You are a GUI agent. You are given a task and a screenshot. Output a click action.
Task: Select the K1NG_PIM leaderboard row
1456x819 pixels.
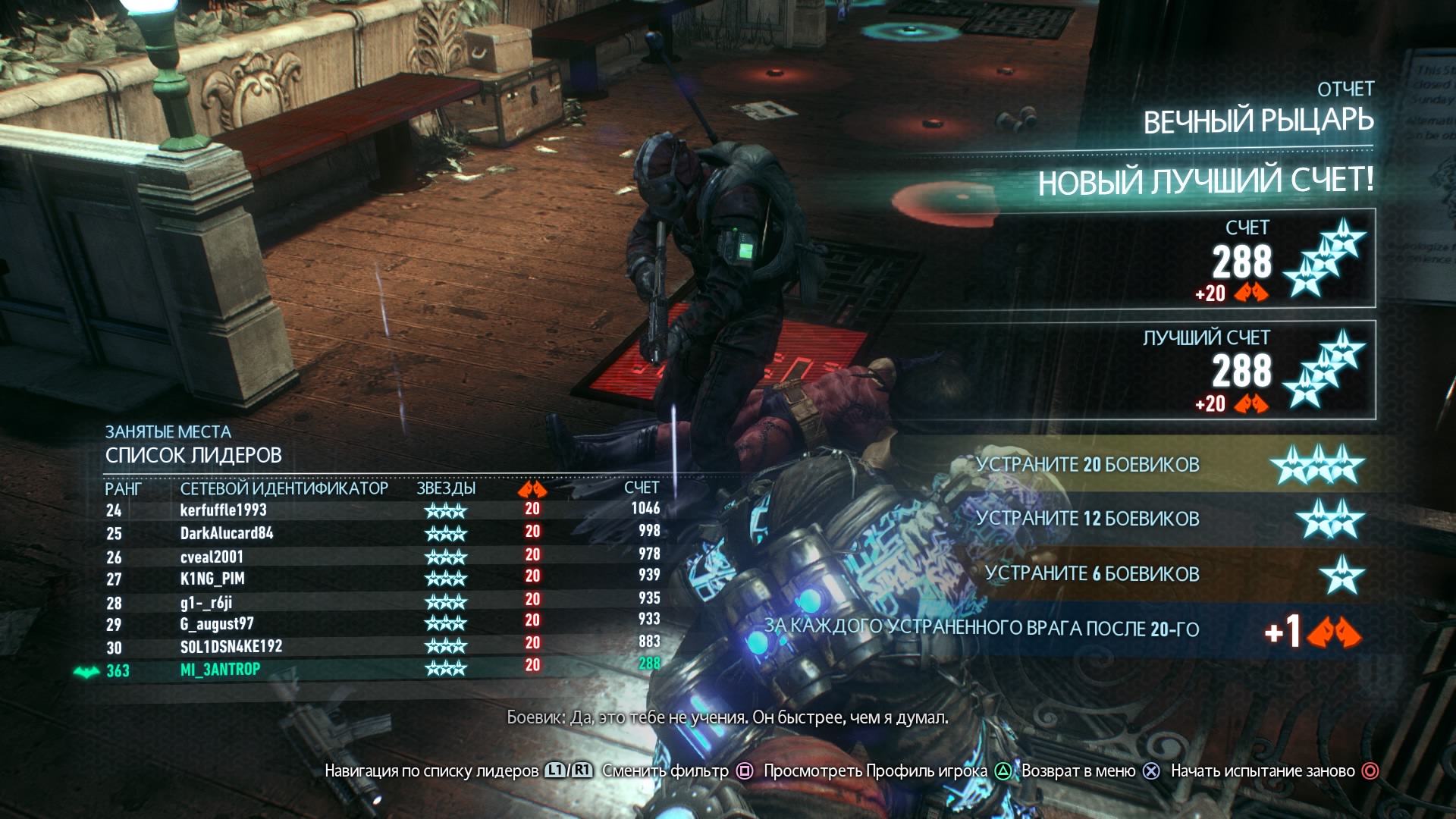tap(212, 579)
